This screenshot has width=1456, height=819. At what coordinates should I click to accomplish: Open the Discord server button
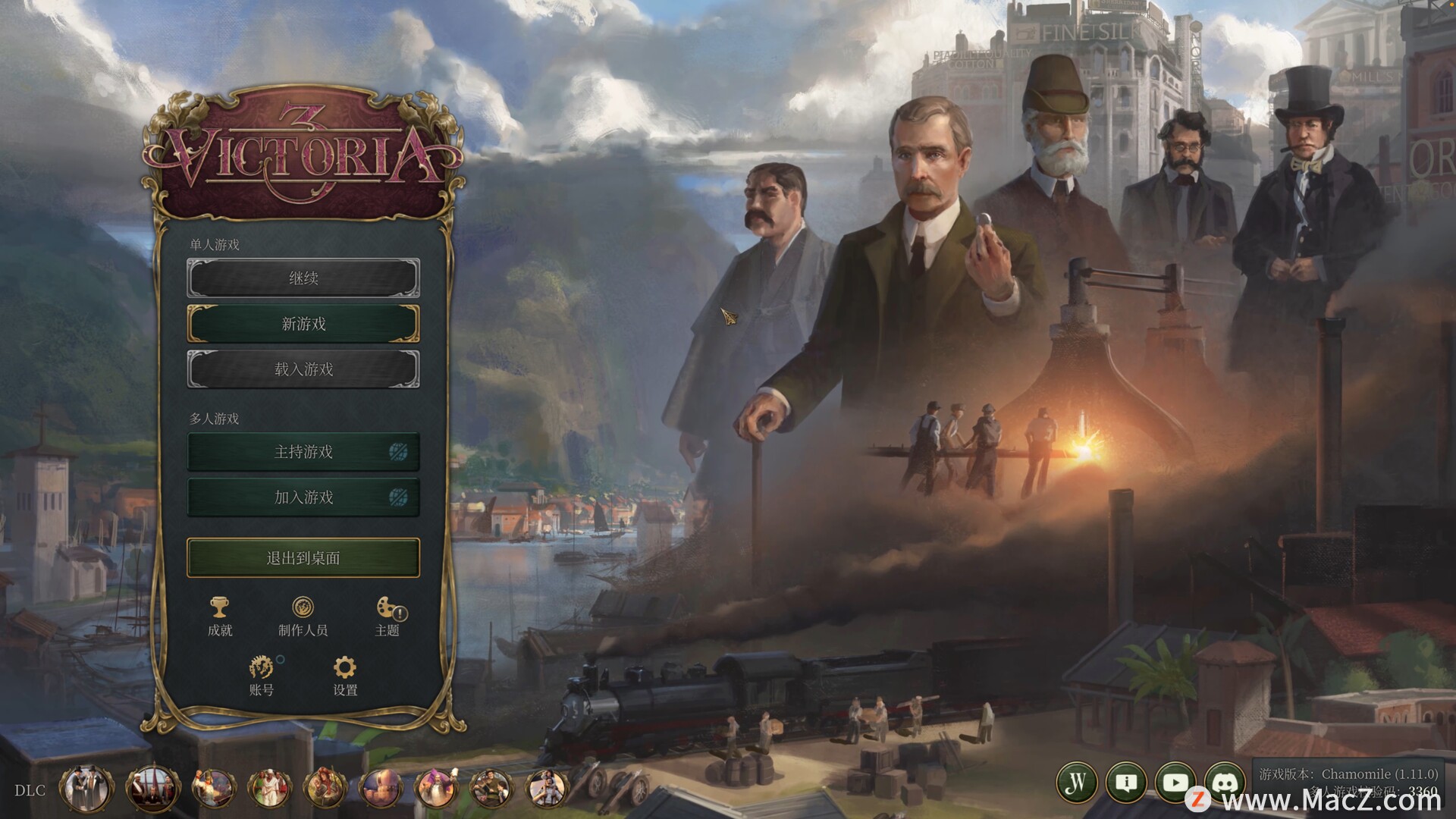pos(1225,783)
